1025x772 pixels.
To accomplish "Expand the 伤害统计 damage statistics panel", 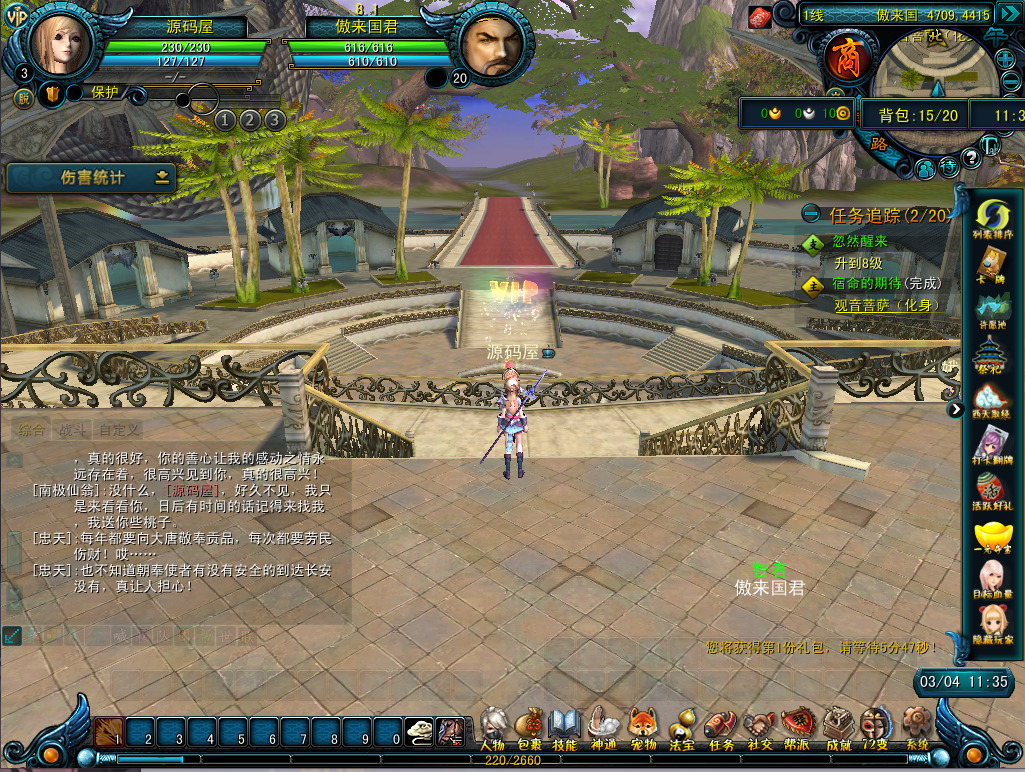I will 162,178.
